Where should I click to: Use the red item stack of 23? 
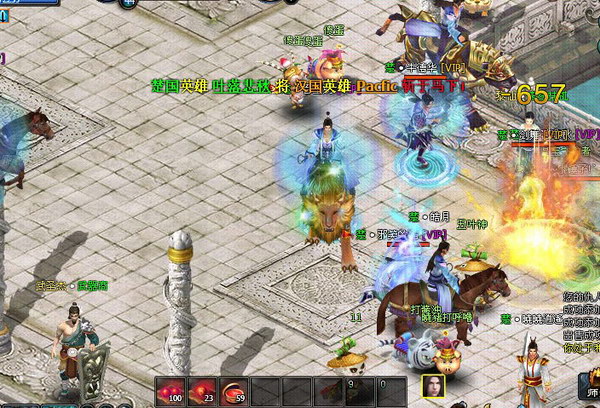[203, 391]
